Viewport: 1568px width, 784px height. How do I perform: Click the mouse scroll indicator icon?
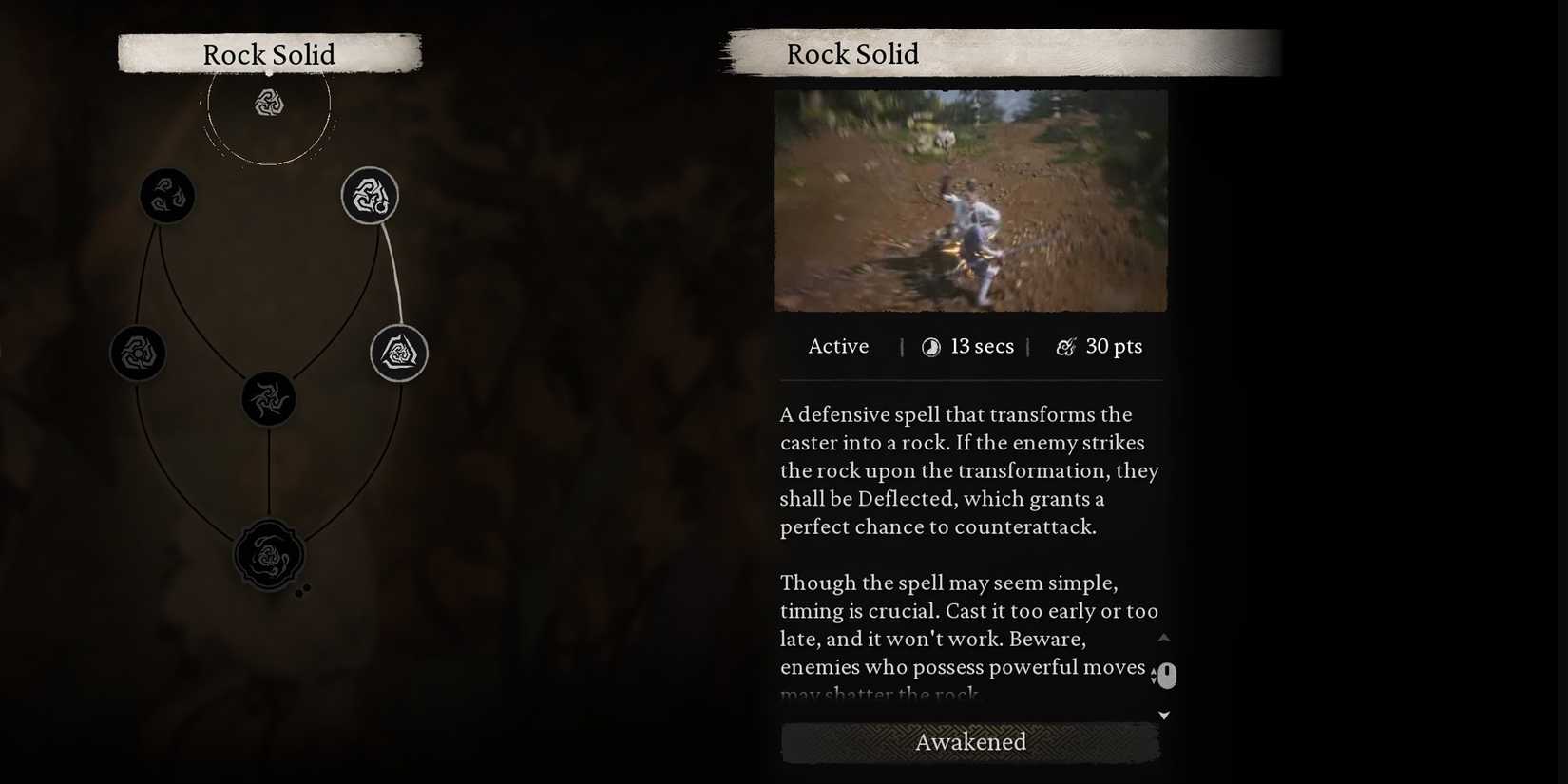pos(1166,675)
